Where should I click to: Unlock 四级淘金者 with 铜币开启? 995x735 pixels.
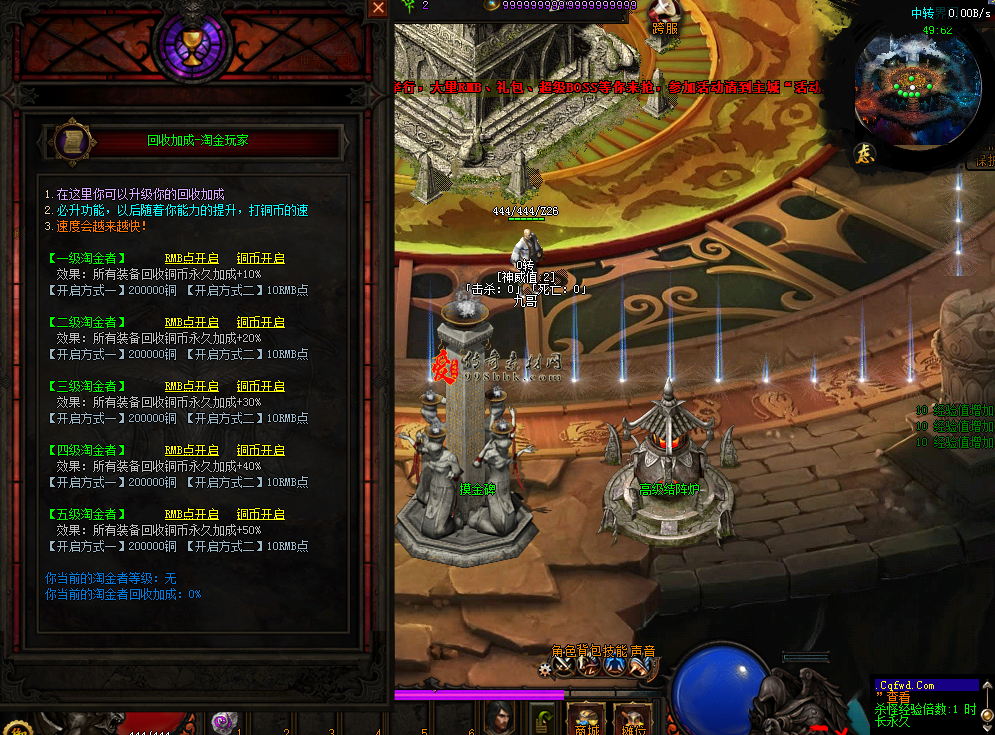[261, 450]
